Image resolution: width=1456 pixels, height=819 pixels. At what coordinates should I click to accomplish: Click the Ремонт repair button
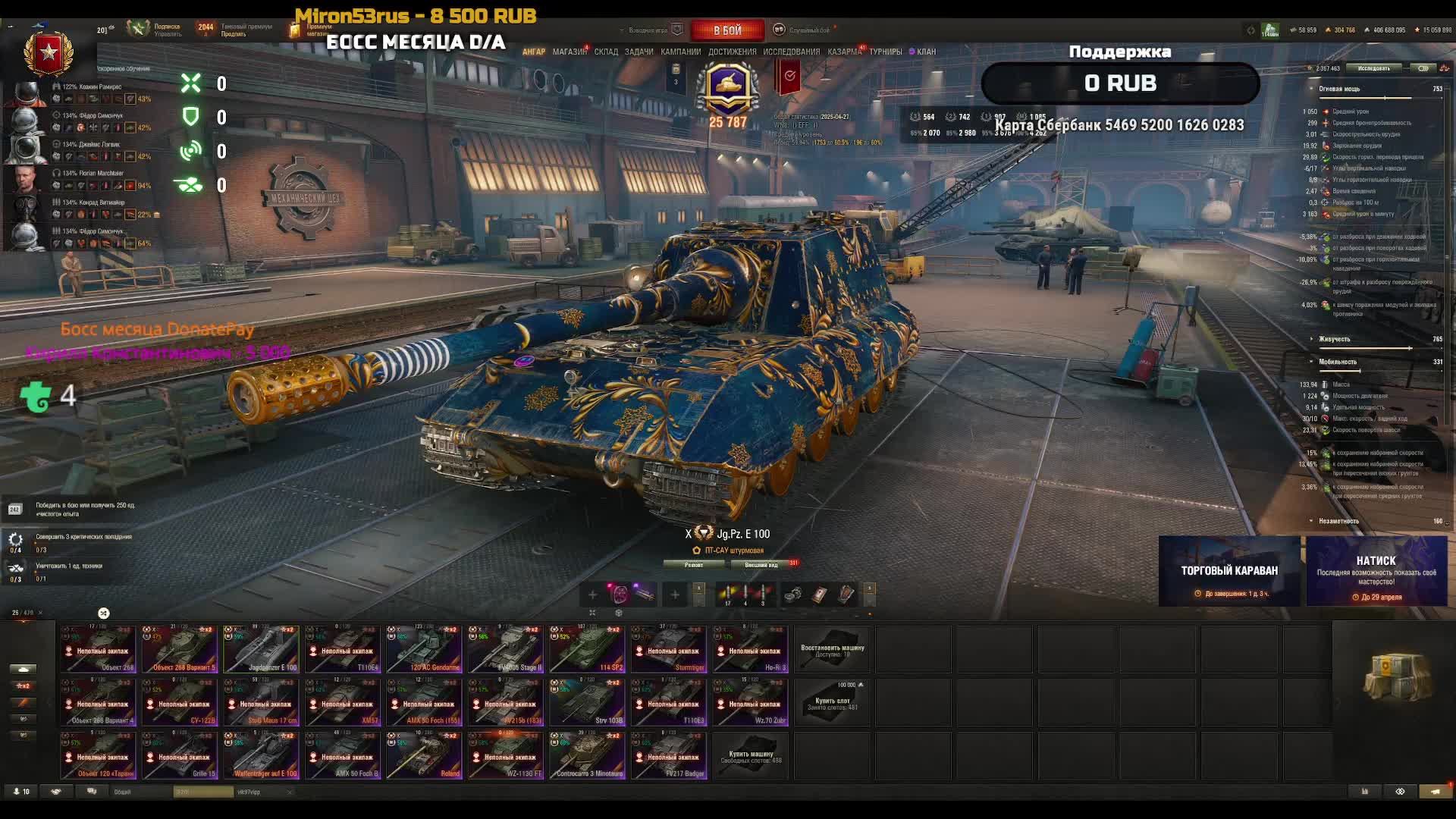point(694,565)
